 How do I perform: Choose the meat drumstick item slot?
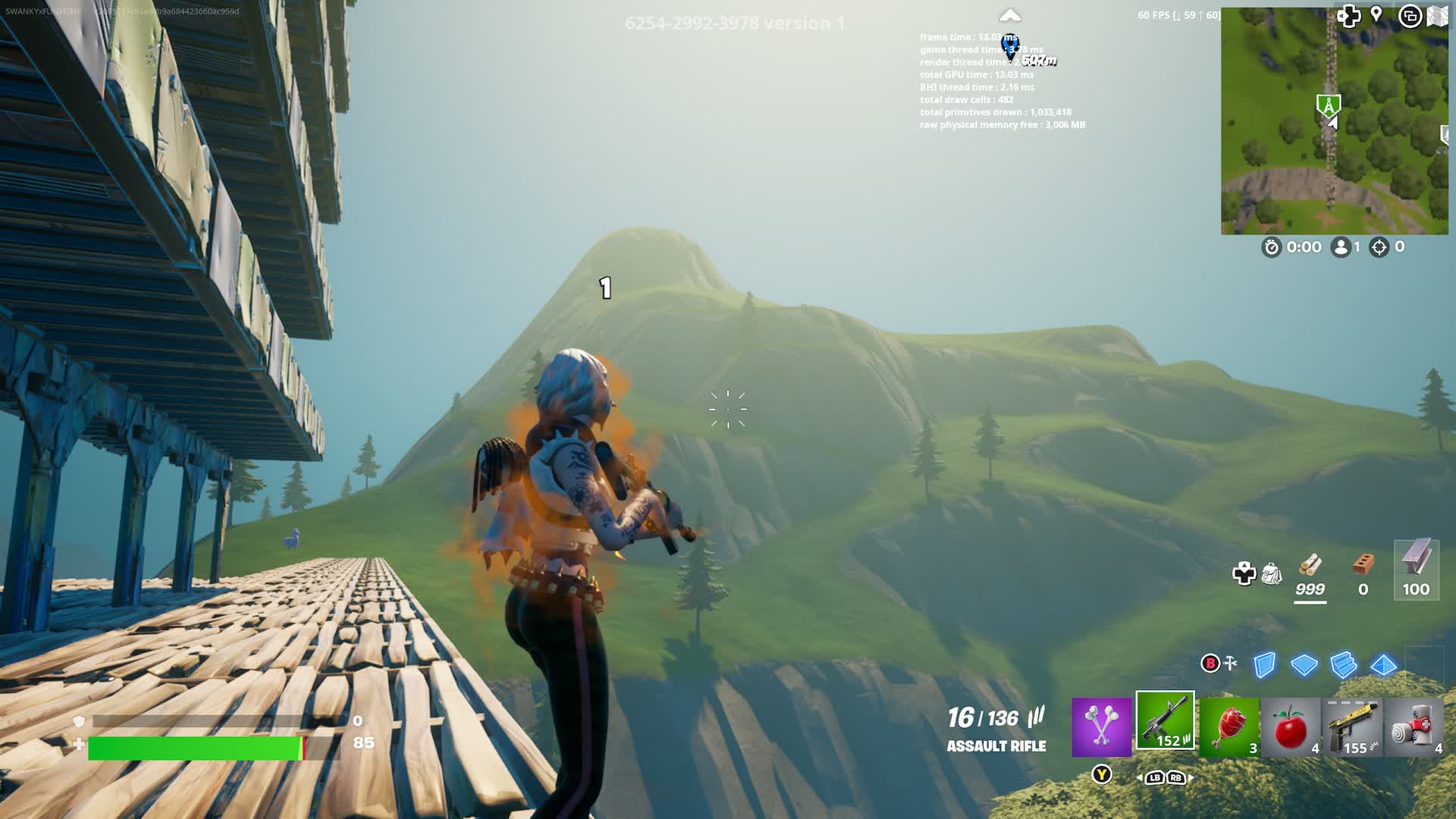tap(1229, 727)
